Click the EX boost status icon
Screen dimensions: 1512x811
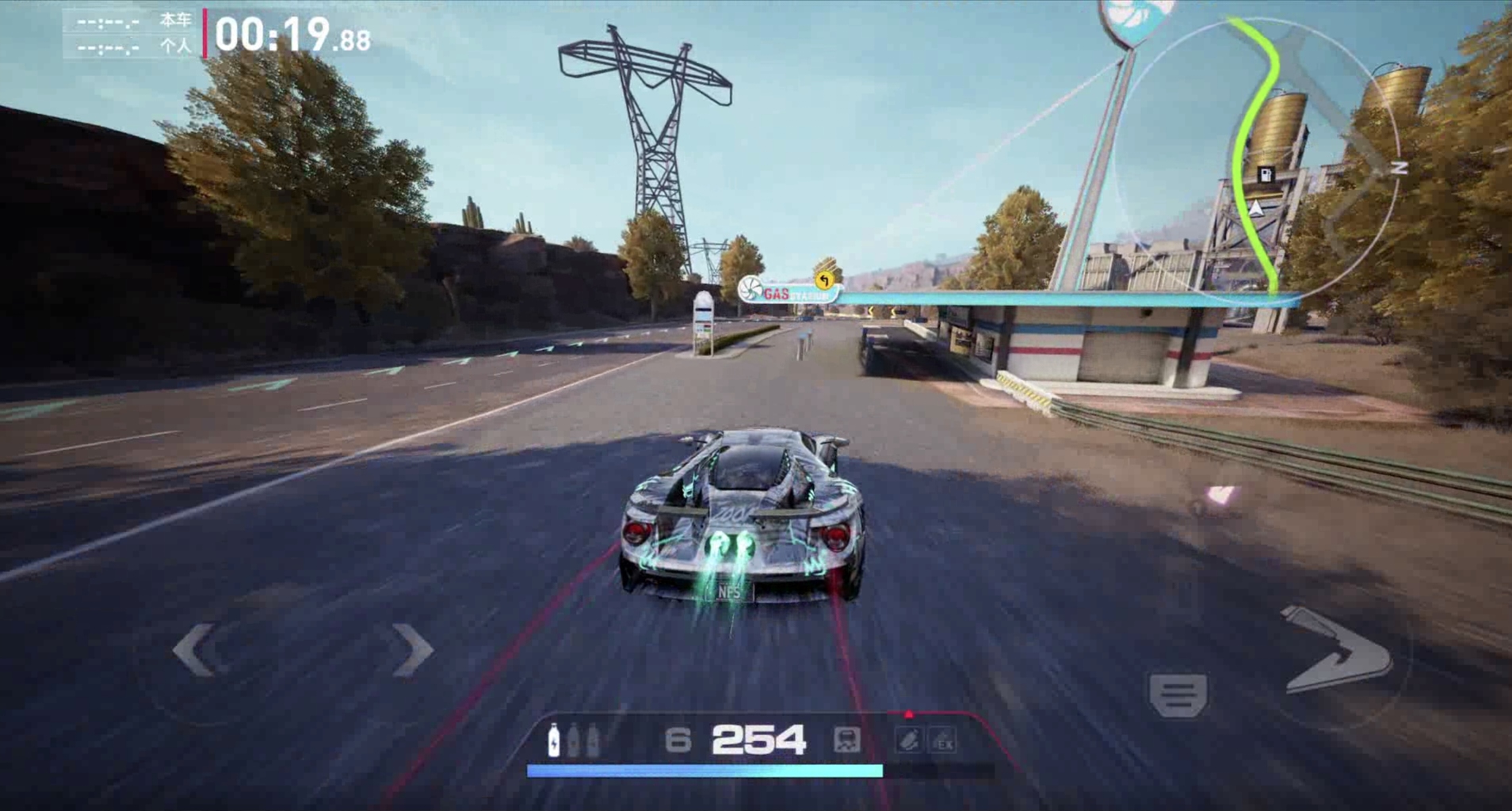pyautogui.click(x=943, y=741)
